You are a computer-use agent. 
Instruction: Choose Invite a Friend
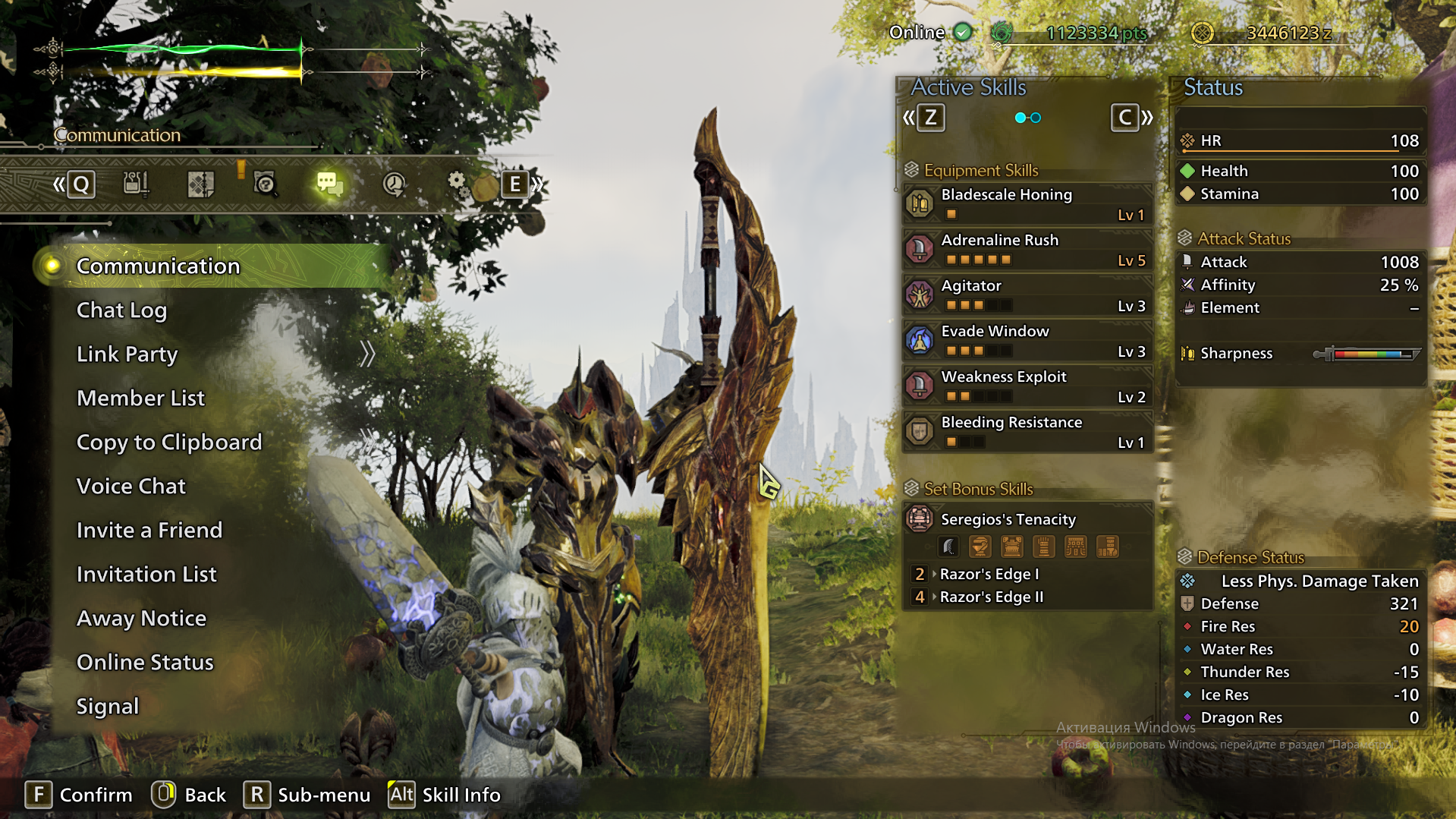(149, 531)
